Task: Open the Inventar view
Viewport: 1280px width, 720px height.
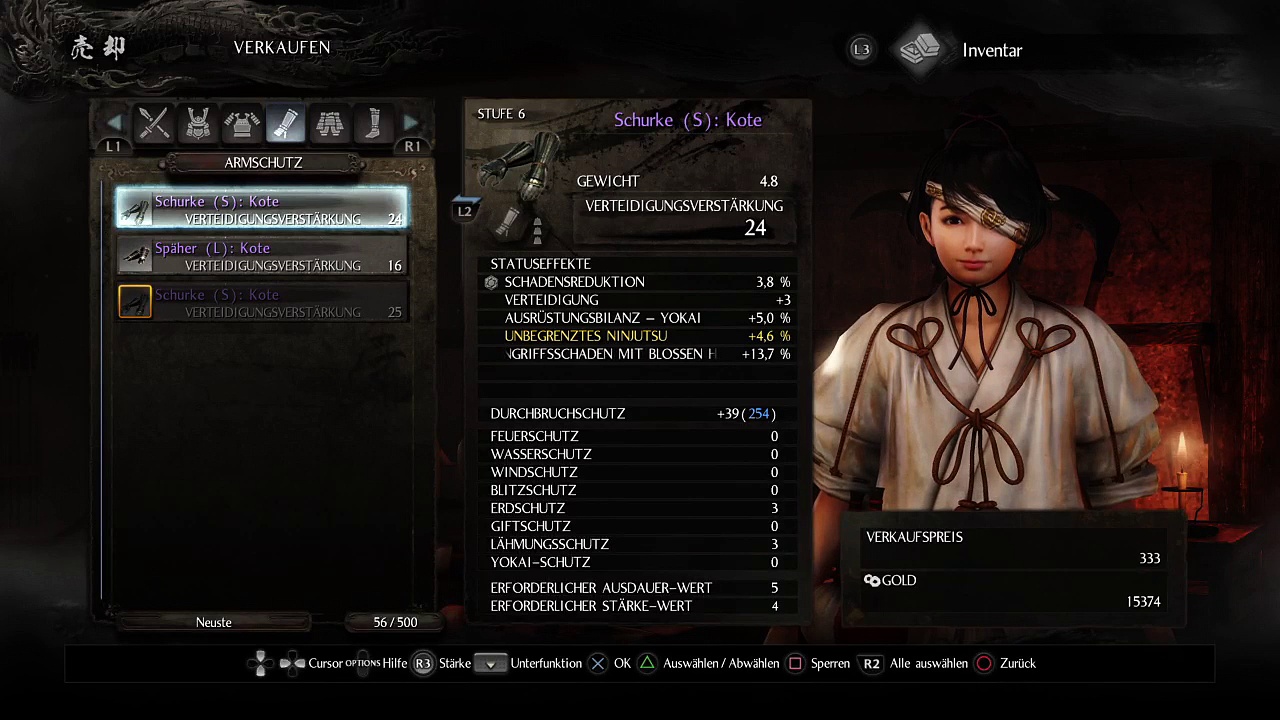Action: tap(990, 50)
